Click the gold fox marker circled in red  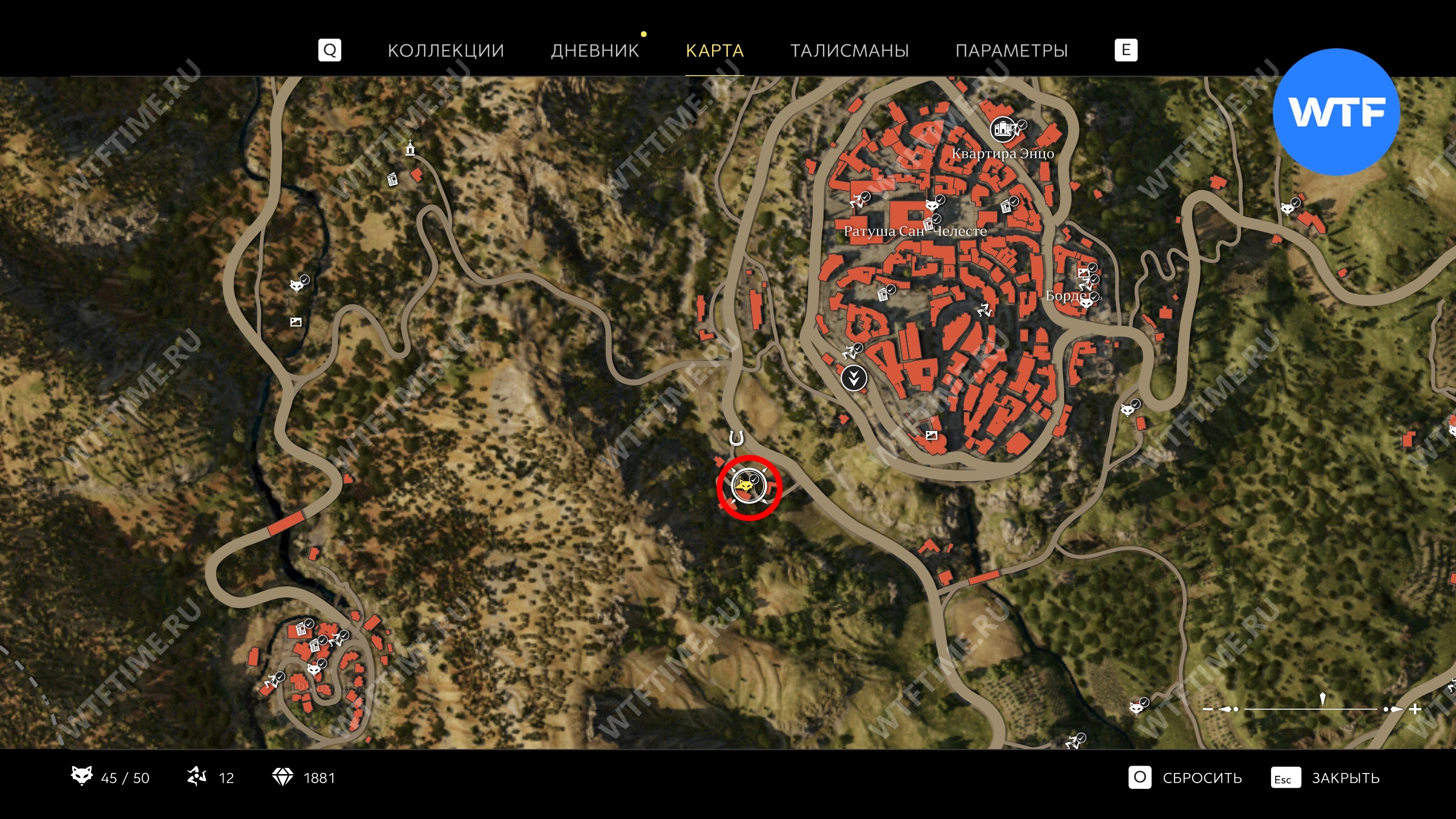tap(745, 487)
